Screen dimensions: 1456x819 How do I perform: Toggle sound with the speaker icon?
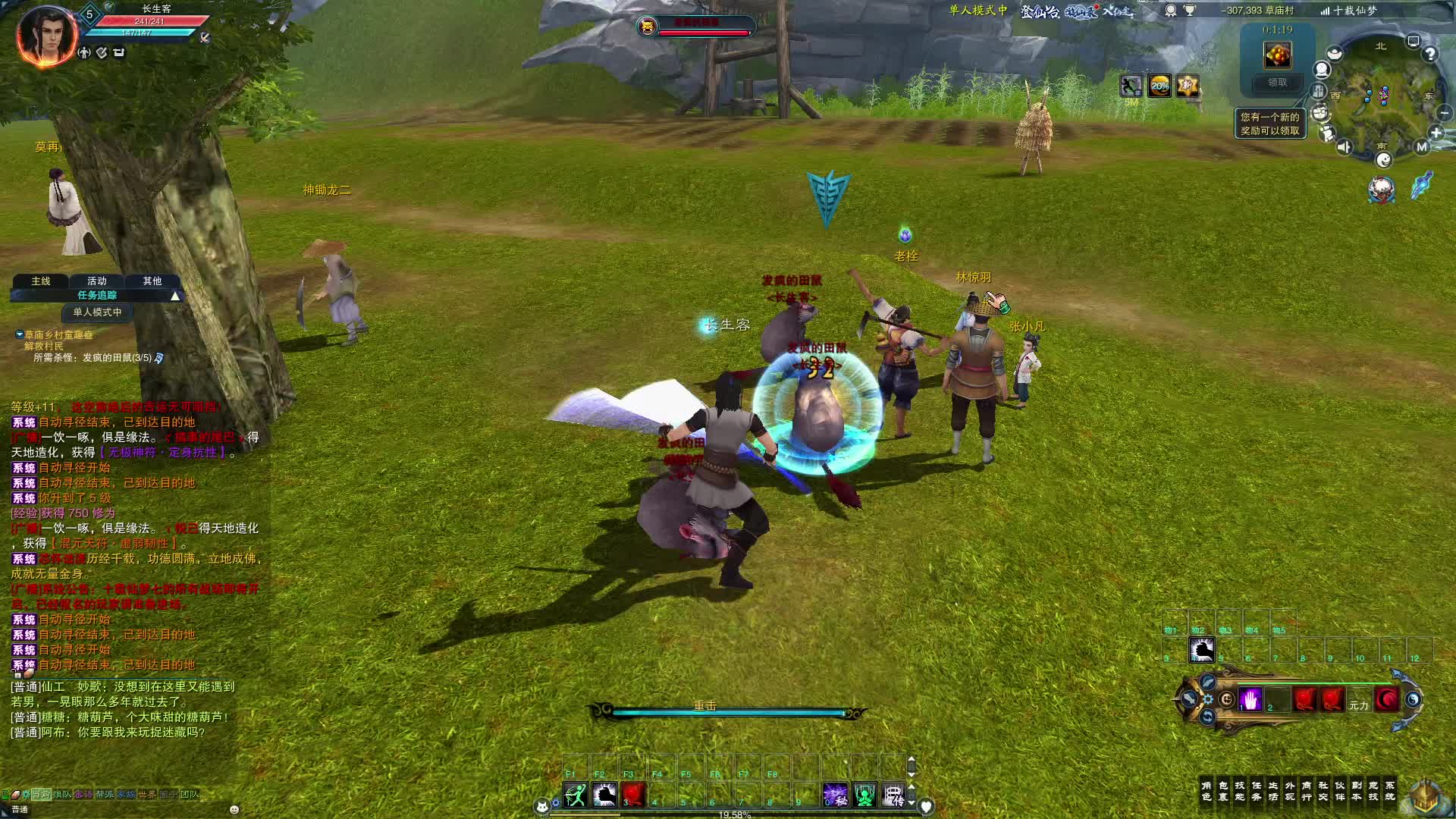(x=1344, y=147)
